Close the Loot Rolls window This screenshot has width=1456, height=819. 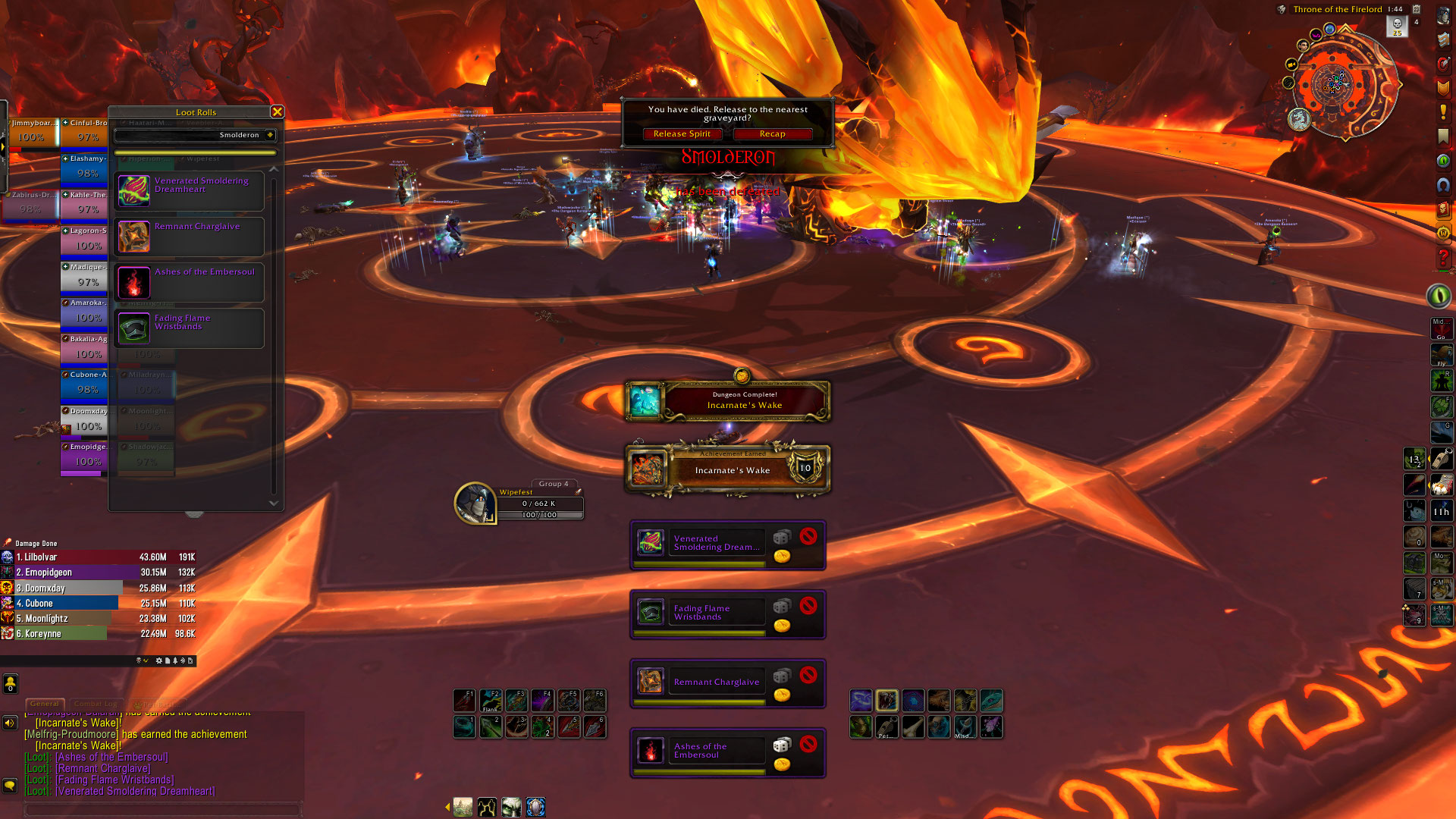point(278,112)
